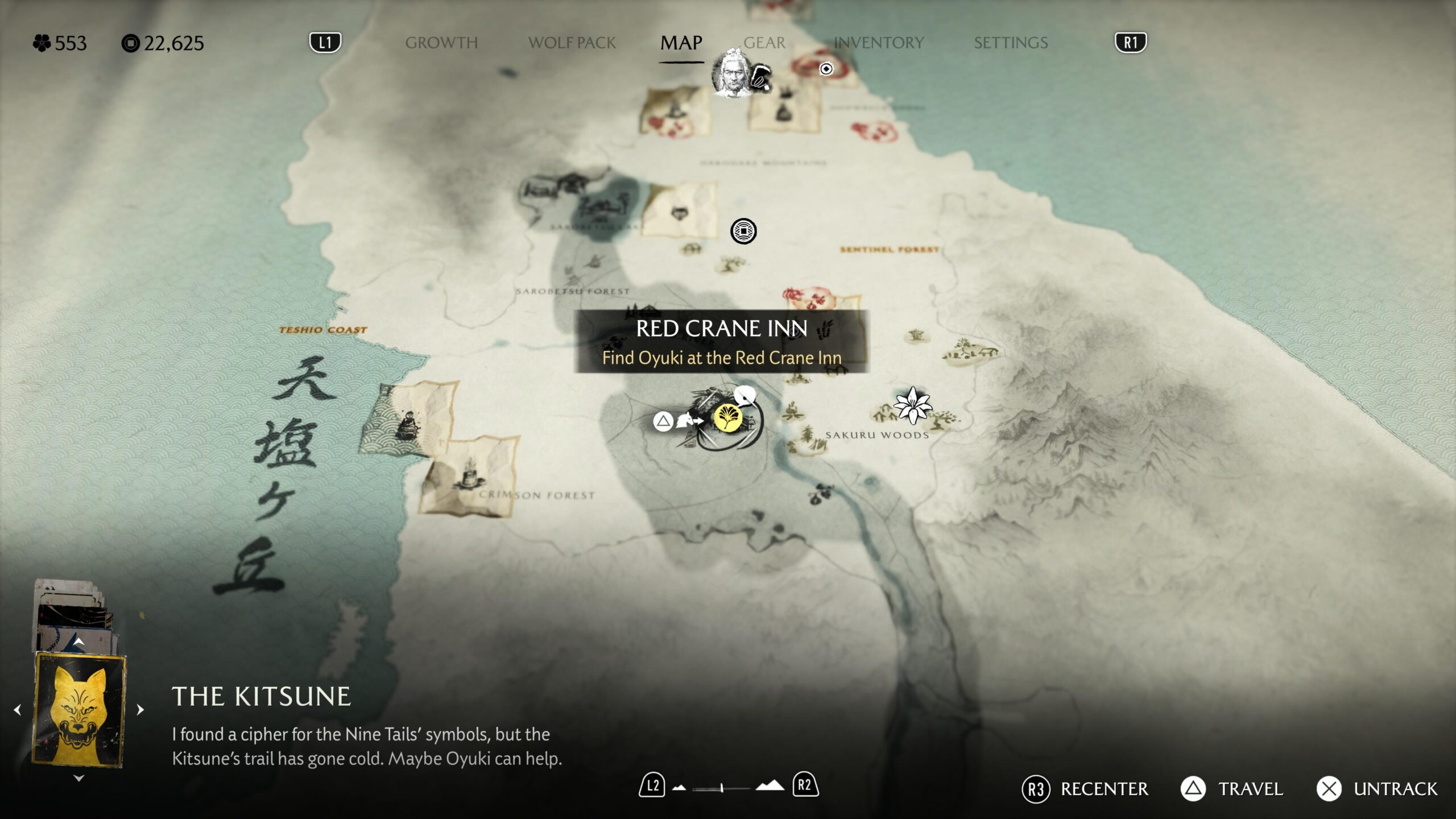This screenshot has width=1456, height=819.
Task: Select the yellow ginkgo quest marker
Action: (727, 419)
